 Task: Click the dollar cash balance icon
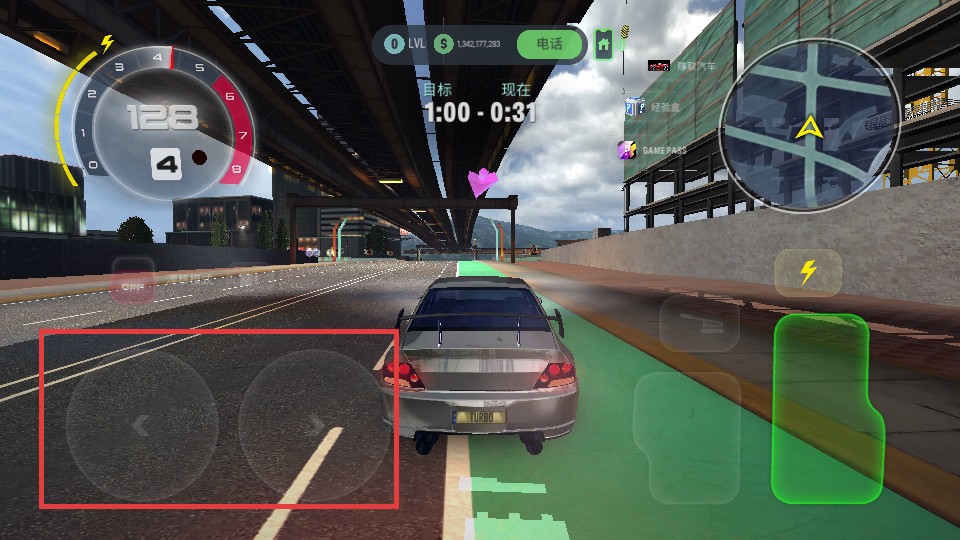443,44
